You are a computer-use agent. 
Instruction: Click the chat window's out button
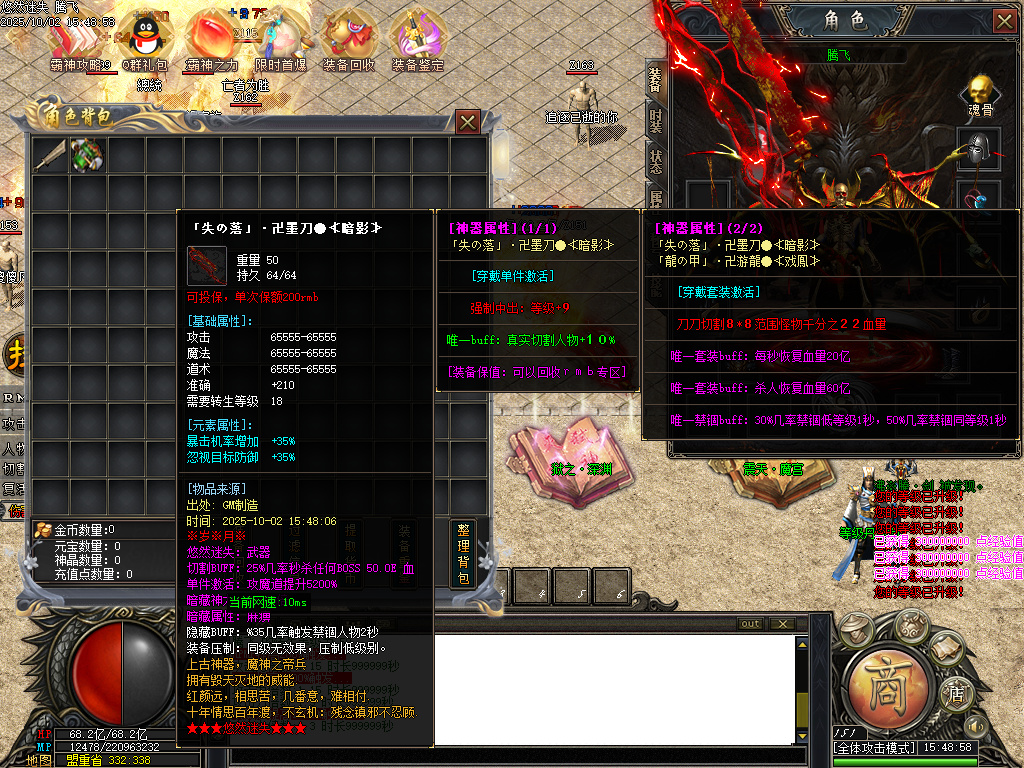point(750,624)
